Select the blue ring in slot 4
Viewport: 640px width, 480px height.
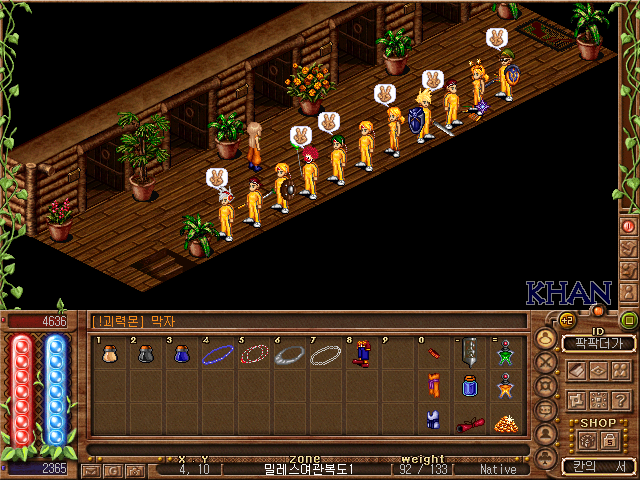tap(217, 354)
